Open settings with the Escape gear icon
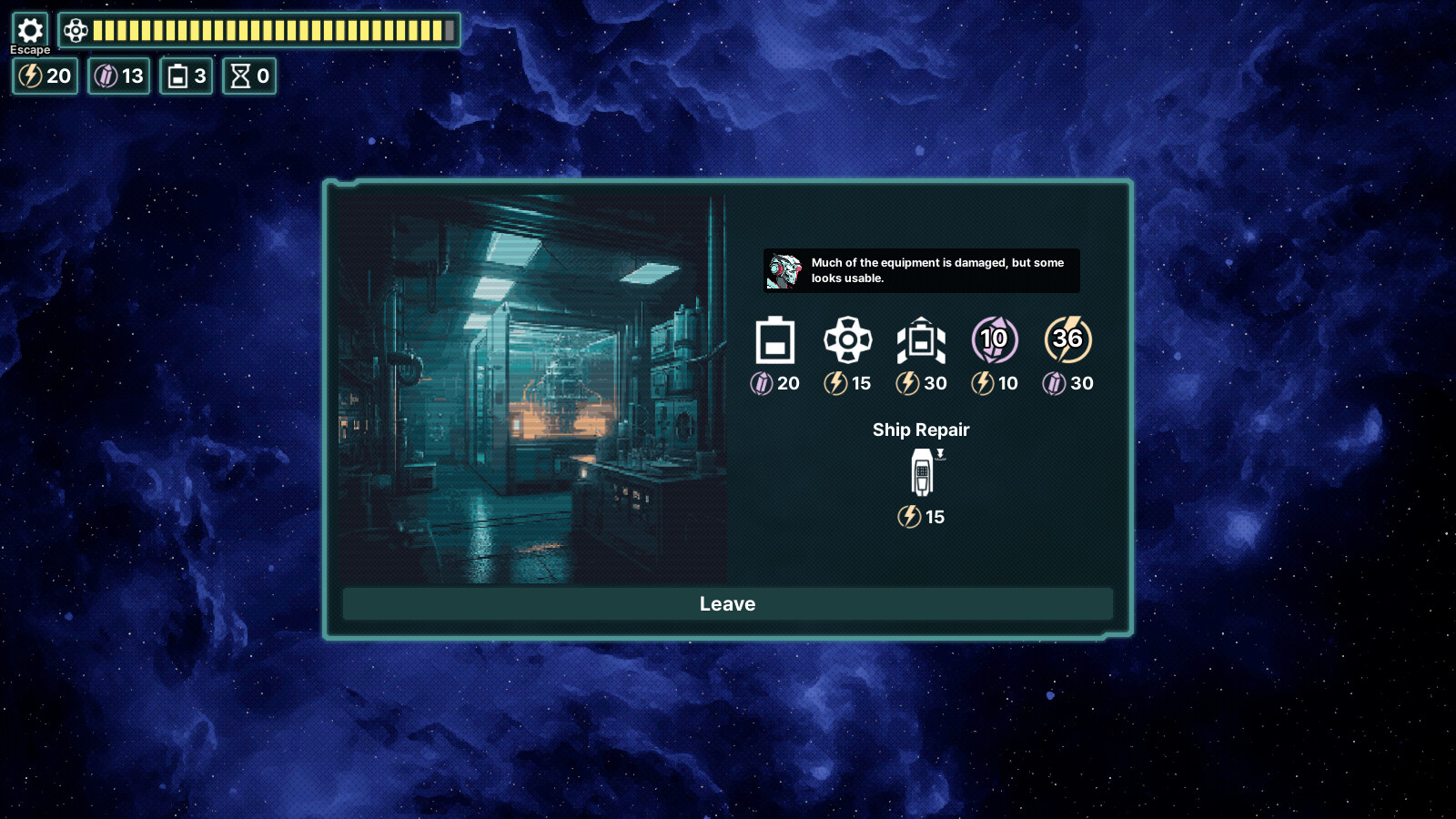The height and width of the screenshot is (819, 1456). 30,30
